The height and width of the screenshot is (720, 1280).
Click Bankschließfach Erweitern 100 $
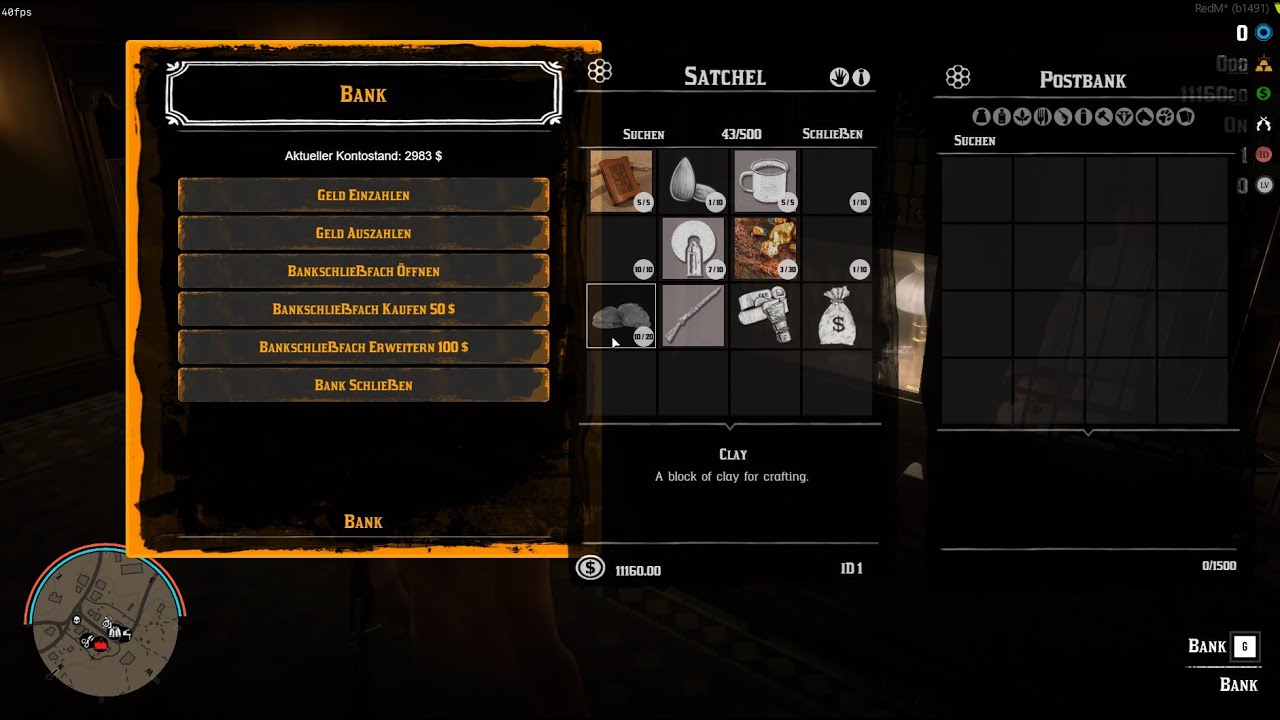point(363,347)
